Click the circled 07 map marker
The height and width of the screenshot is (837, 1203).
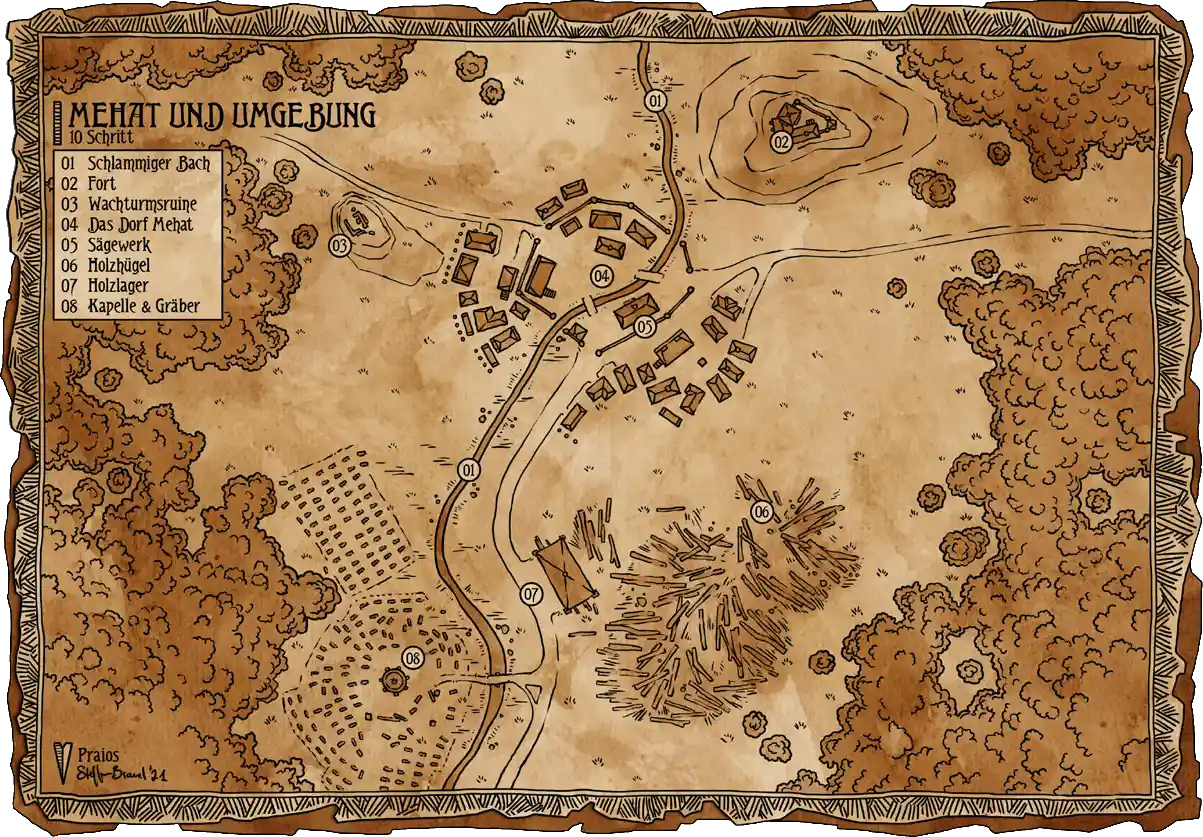pyautogui.click(x=532, y=594)
